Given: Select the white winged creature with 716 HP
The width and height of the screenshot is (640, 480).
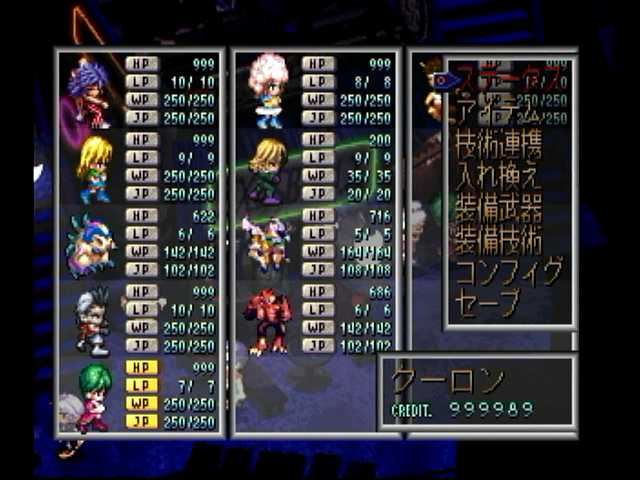Looking at the screenshot, I should click(x=268, y=246).
